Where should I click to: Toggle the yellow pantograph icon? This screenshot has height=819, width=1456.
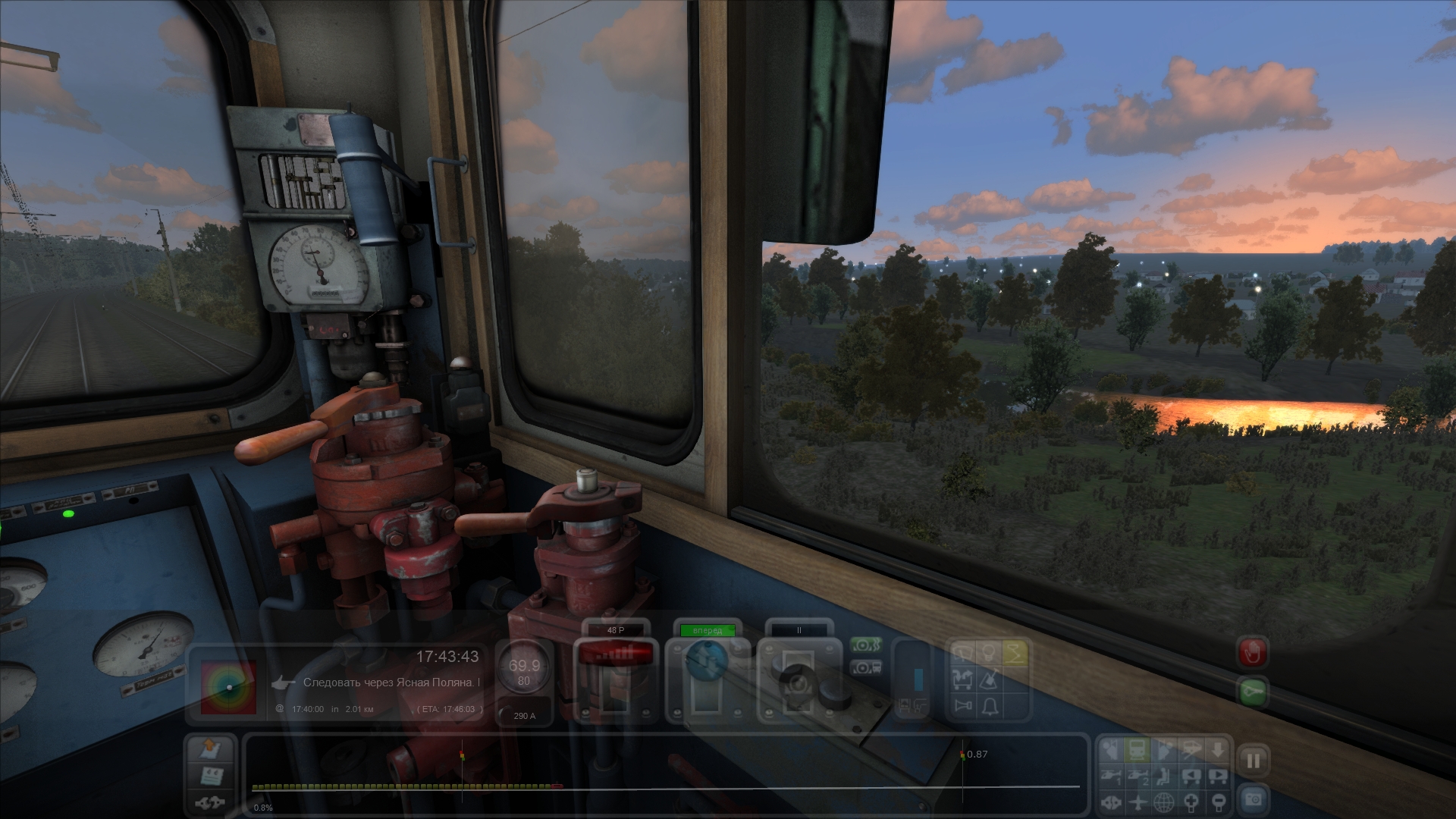coord(1015,653)
